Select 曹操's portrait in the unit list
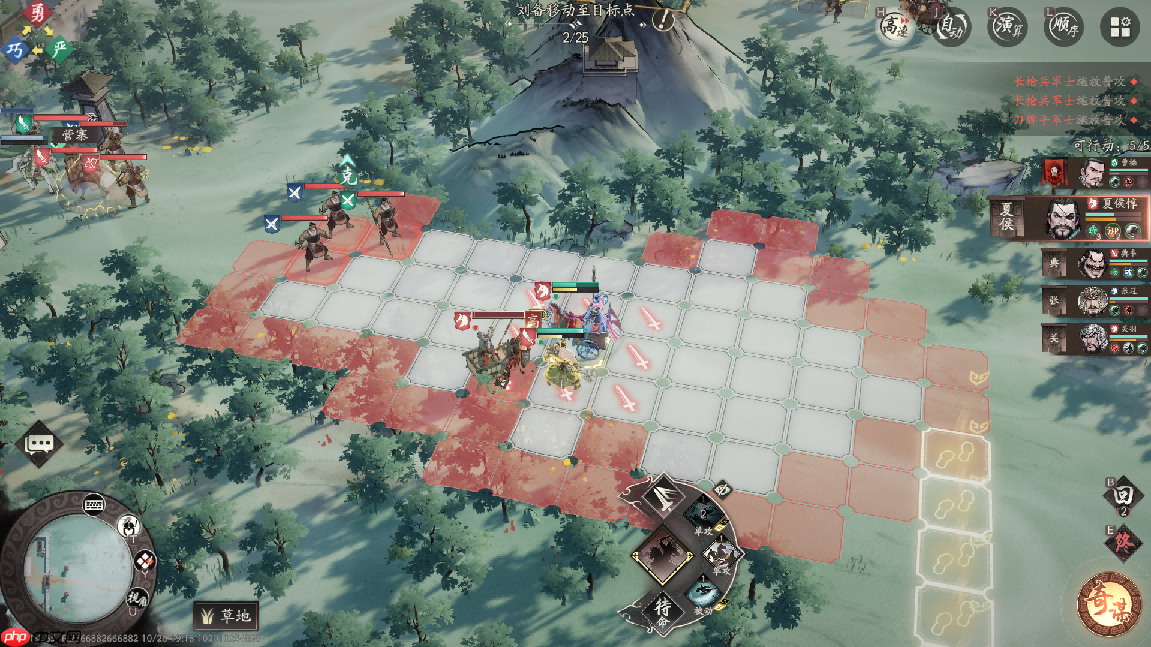The height and width of the screenshot is (647, 1151). (1093, 173)
